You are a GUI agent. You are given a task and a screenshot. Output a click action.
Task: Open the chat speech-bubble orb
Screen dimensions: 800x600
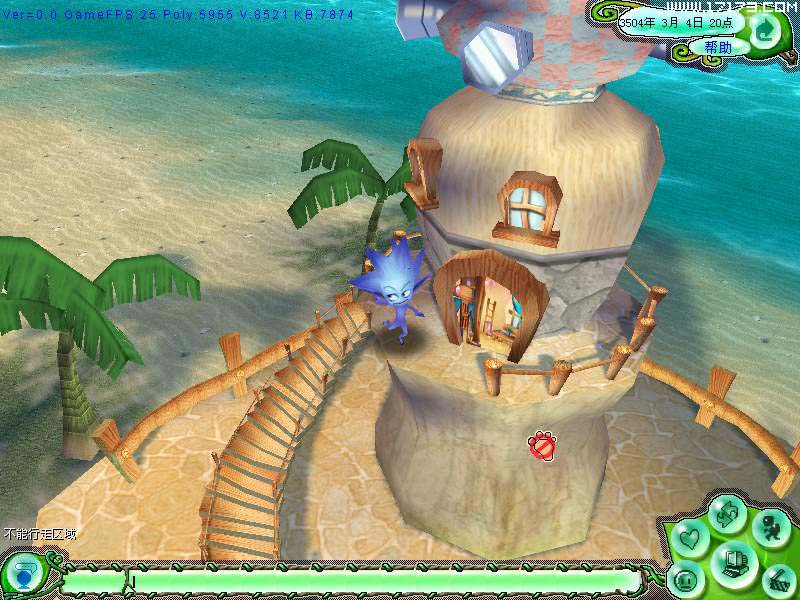click(22, 578)
